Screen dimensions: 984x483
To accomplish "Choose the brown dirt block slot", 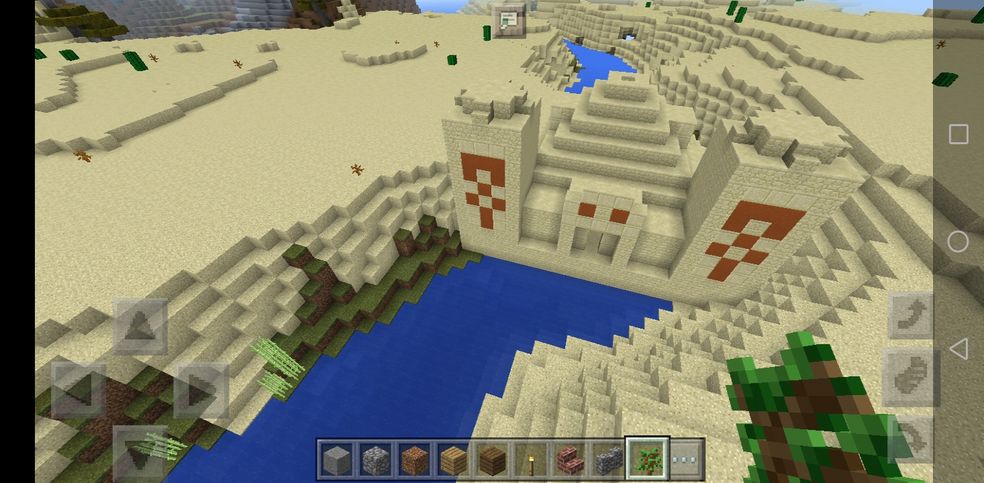I will point(414,459).
